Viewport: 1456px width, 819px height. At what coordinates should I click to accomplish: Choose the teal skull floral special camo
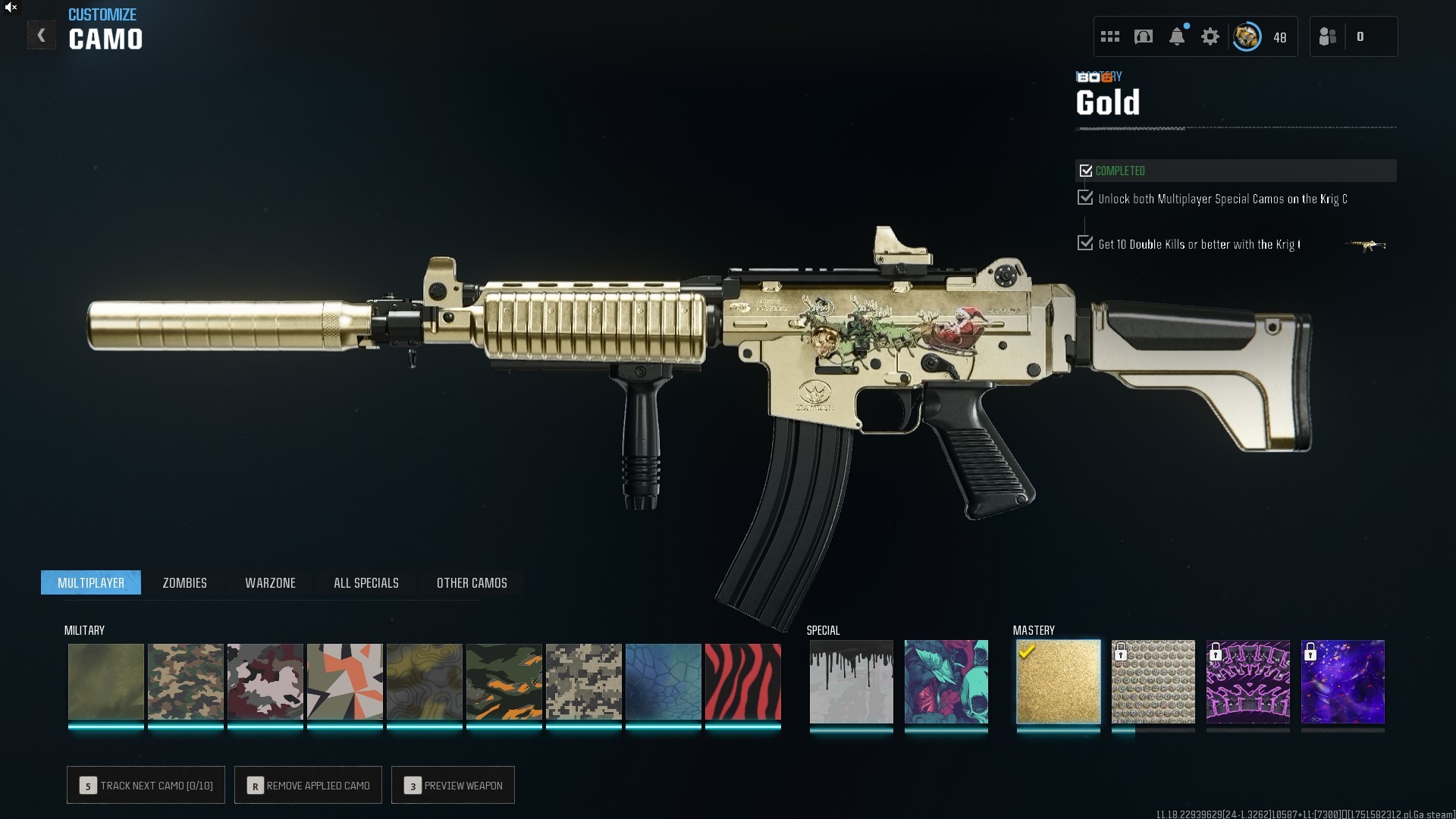tap(946, 681)
